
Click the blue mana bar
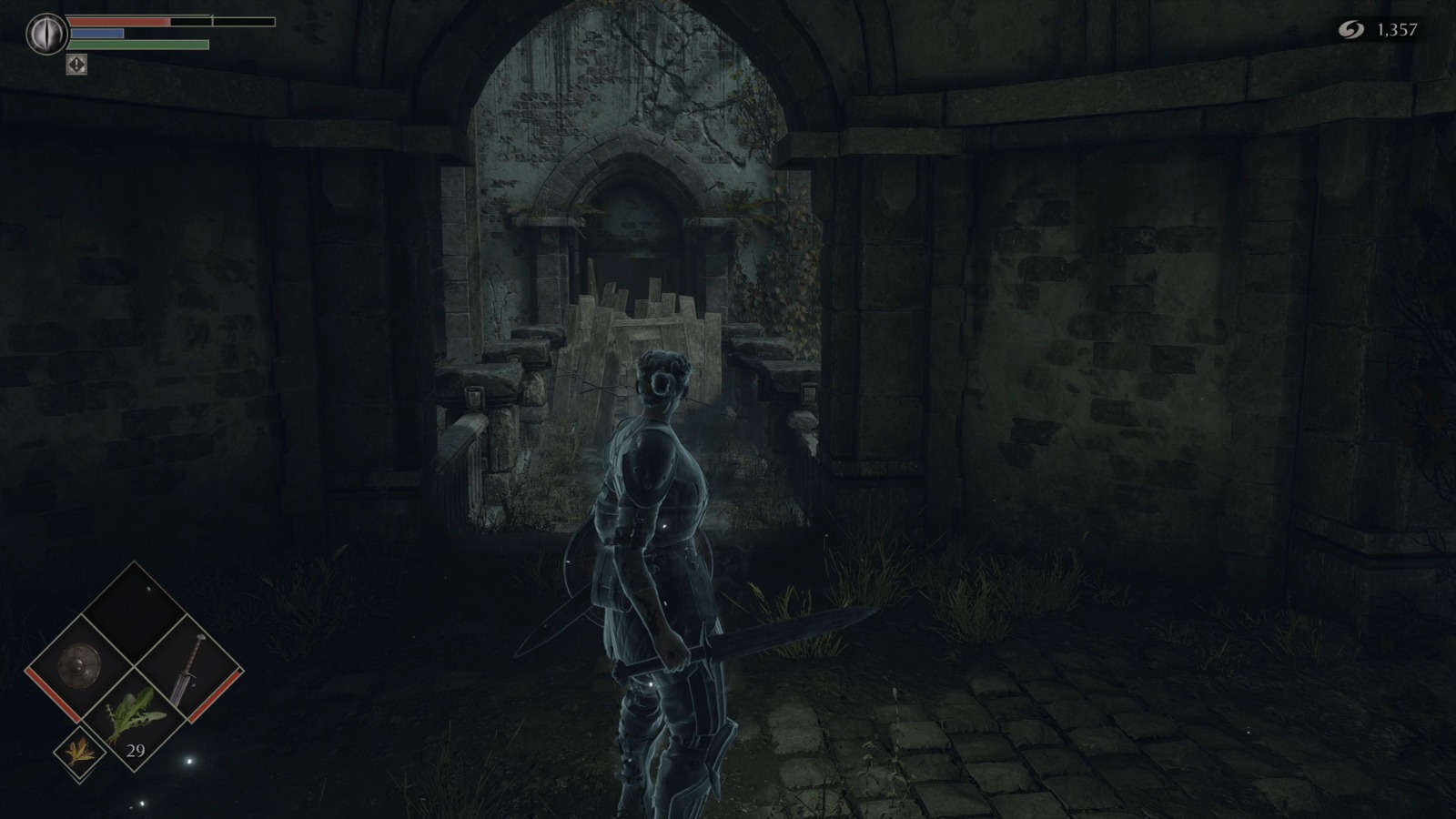[96, 33]
